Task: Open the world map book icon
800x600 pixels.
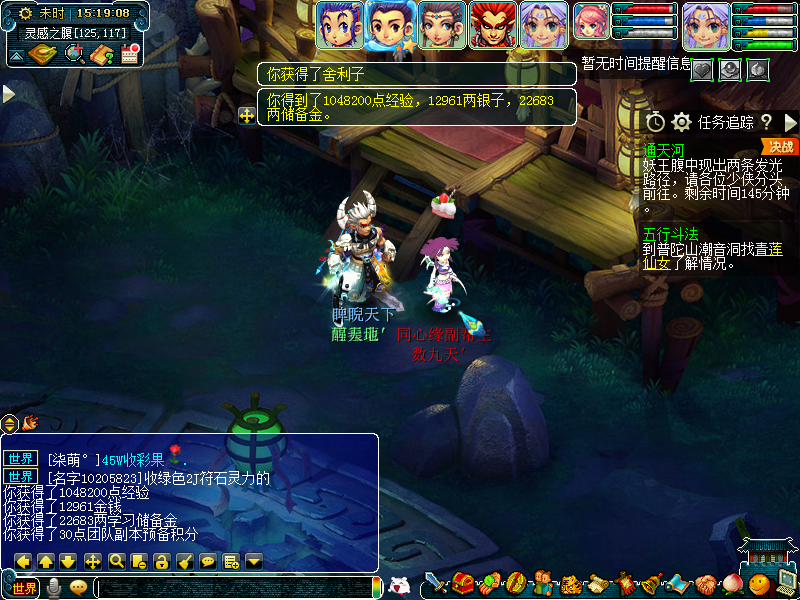Action: pos(43,54)
